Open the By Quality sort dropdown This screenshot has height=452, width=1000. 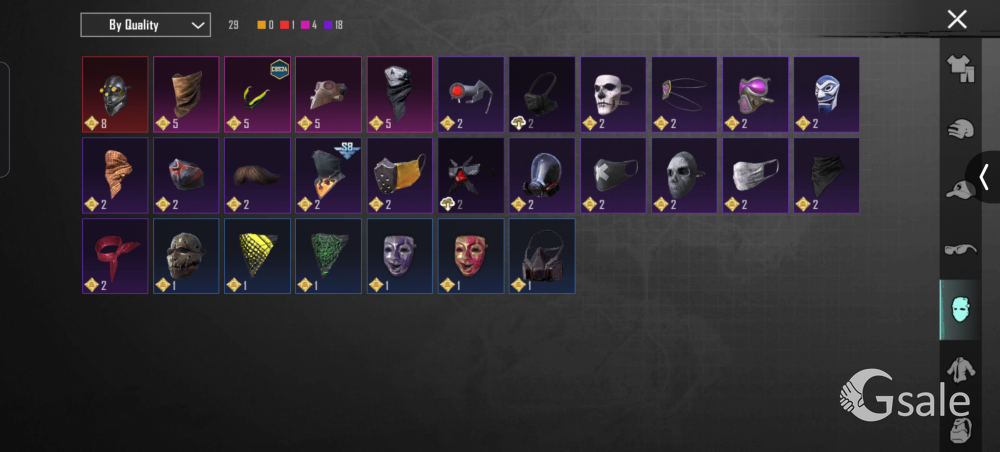coord(145,25)
